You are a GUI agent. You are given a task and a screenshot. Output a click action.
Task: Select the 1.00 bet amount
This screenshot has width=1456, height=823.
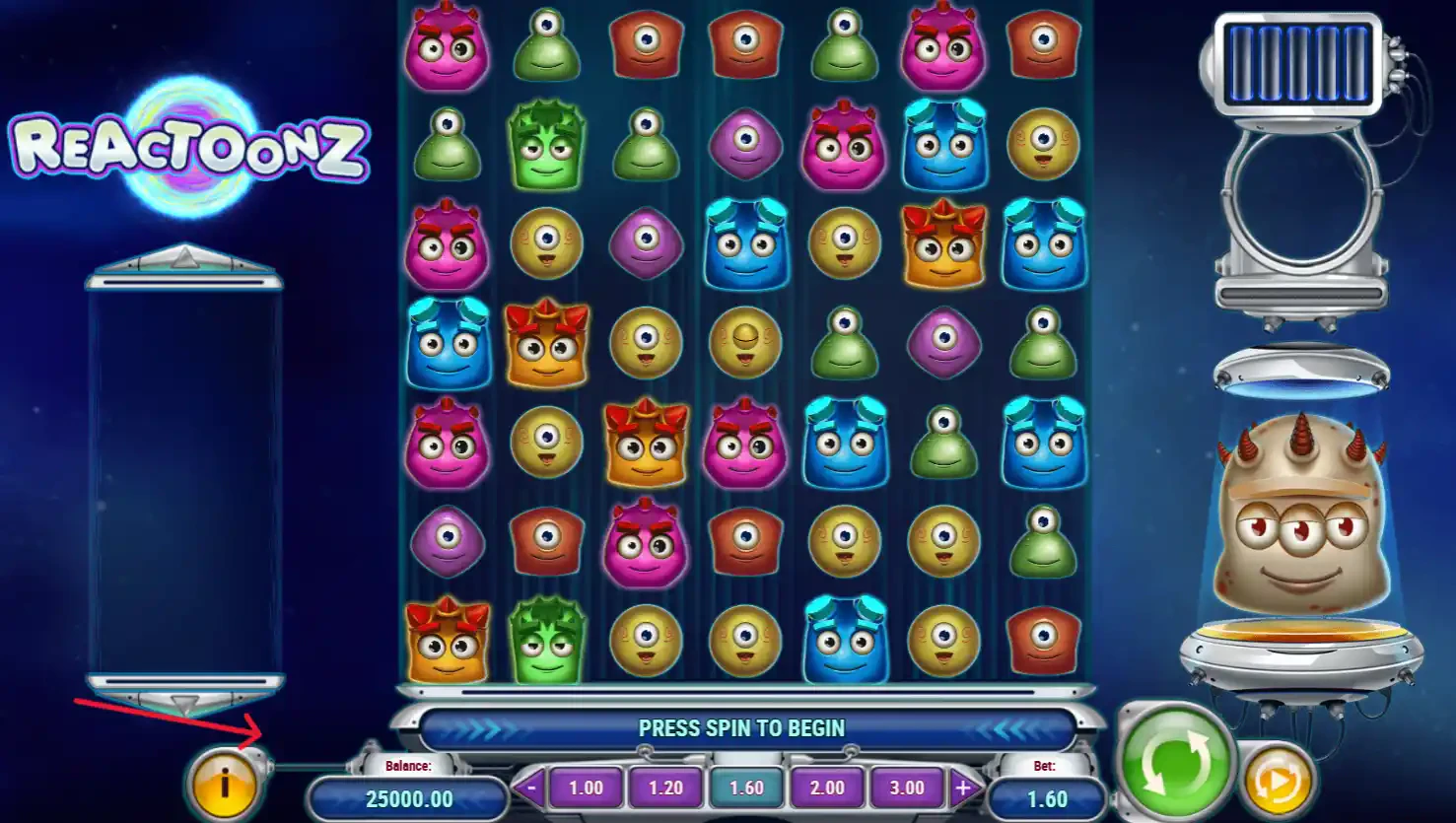point(586,788)
